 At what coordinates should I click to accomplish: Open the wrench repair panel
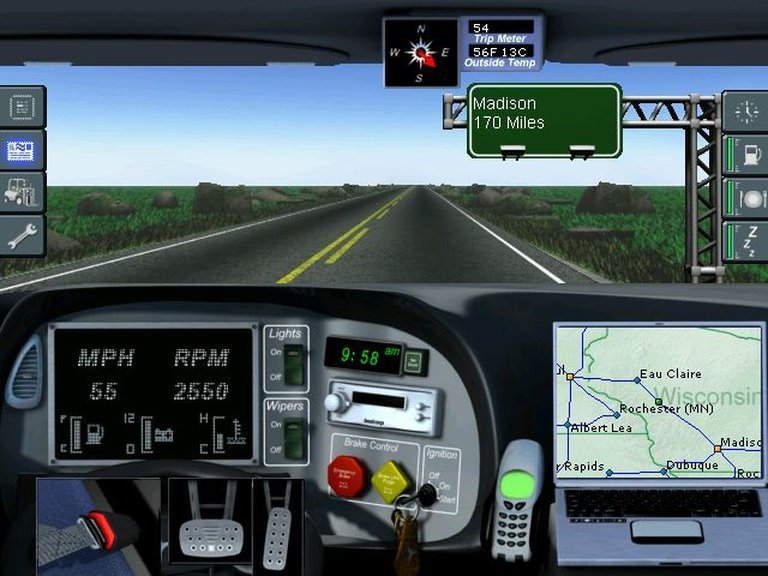coord(22,236)
